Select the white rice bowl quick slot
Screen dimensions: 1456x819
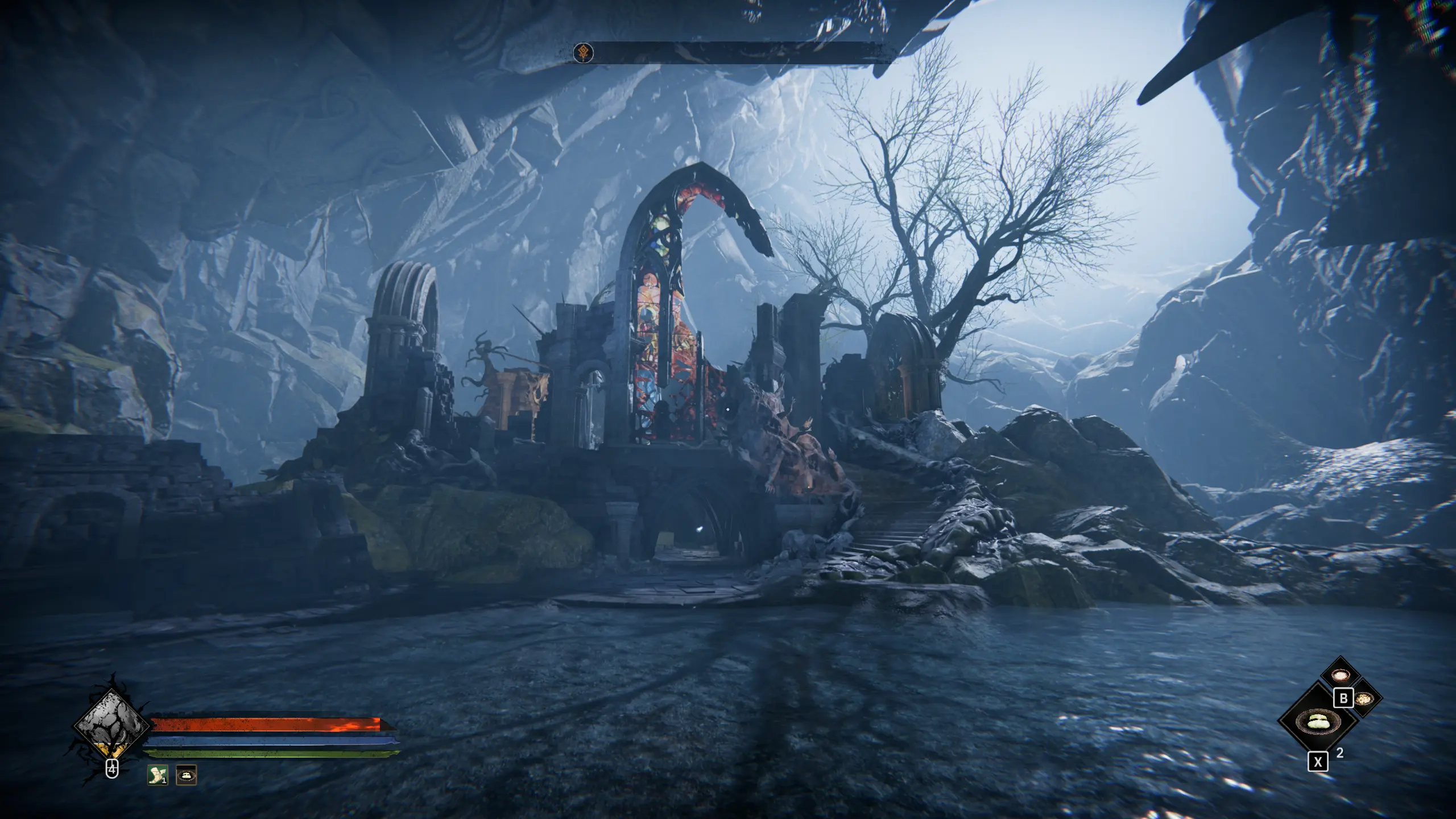coord(1341,675)
